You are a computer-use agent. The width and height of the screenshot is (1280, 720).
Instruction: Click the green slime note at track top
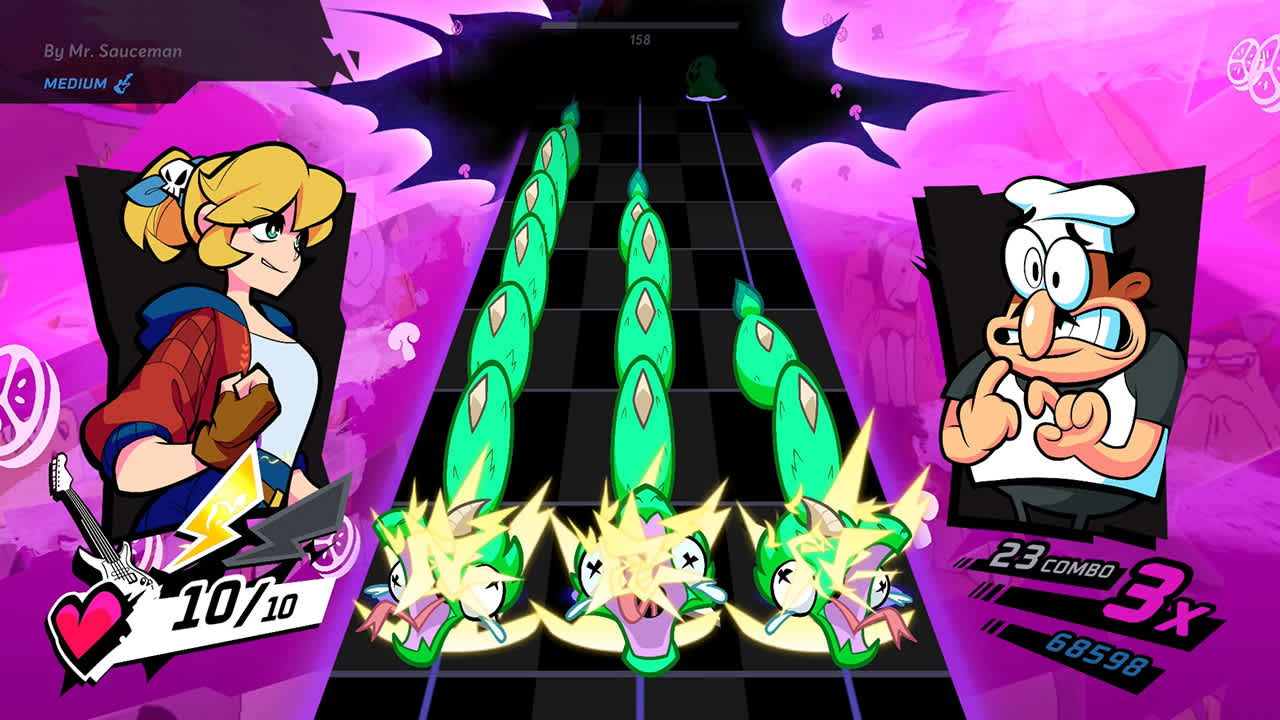(x=703, y=77)
